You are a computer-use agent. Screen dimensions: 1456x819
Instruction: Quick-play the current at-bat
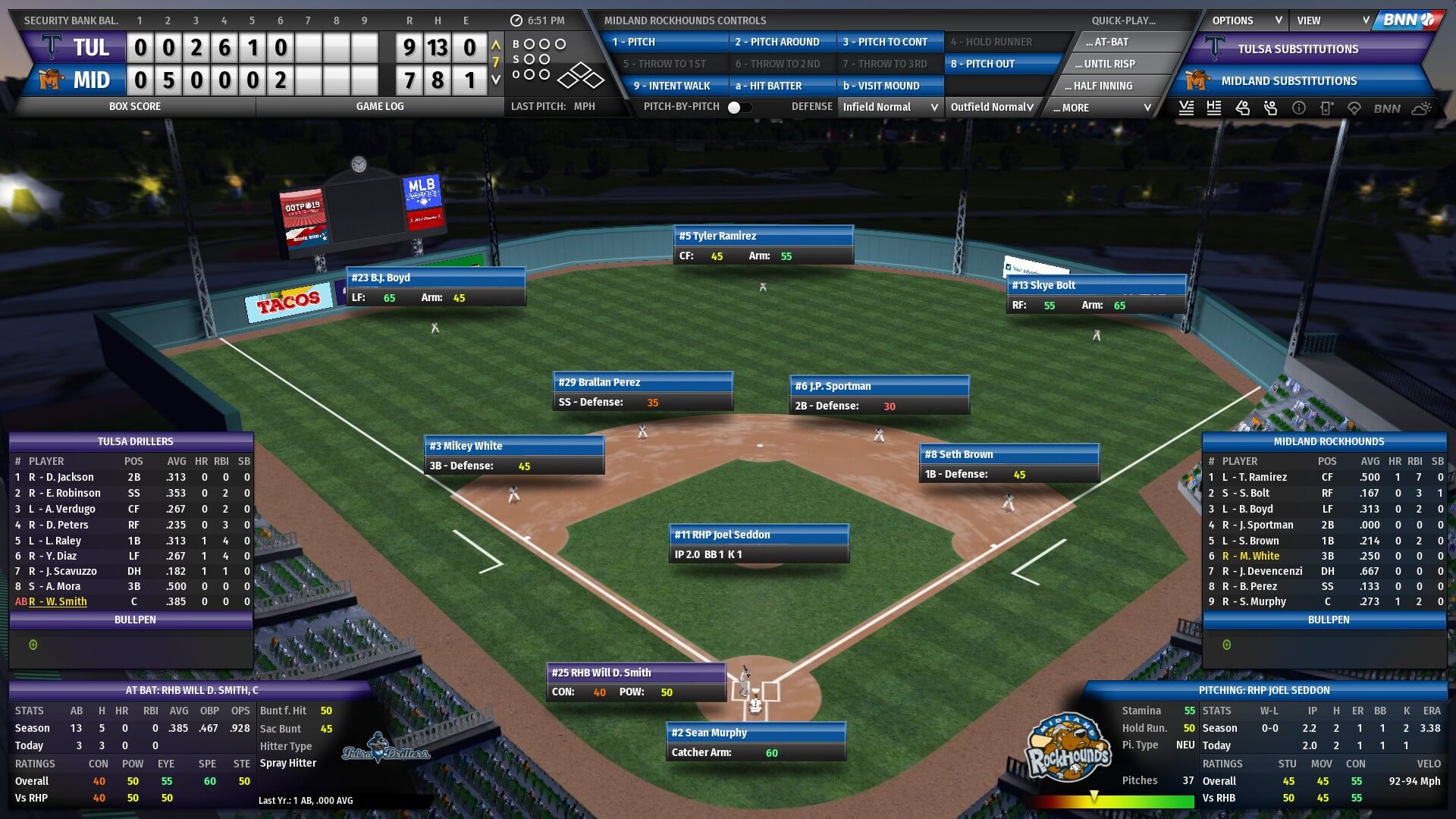click(1111, 42)
